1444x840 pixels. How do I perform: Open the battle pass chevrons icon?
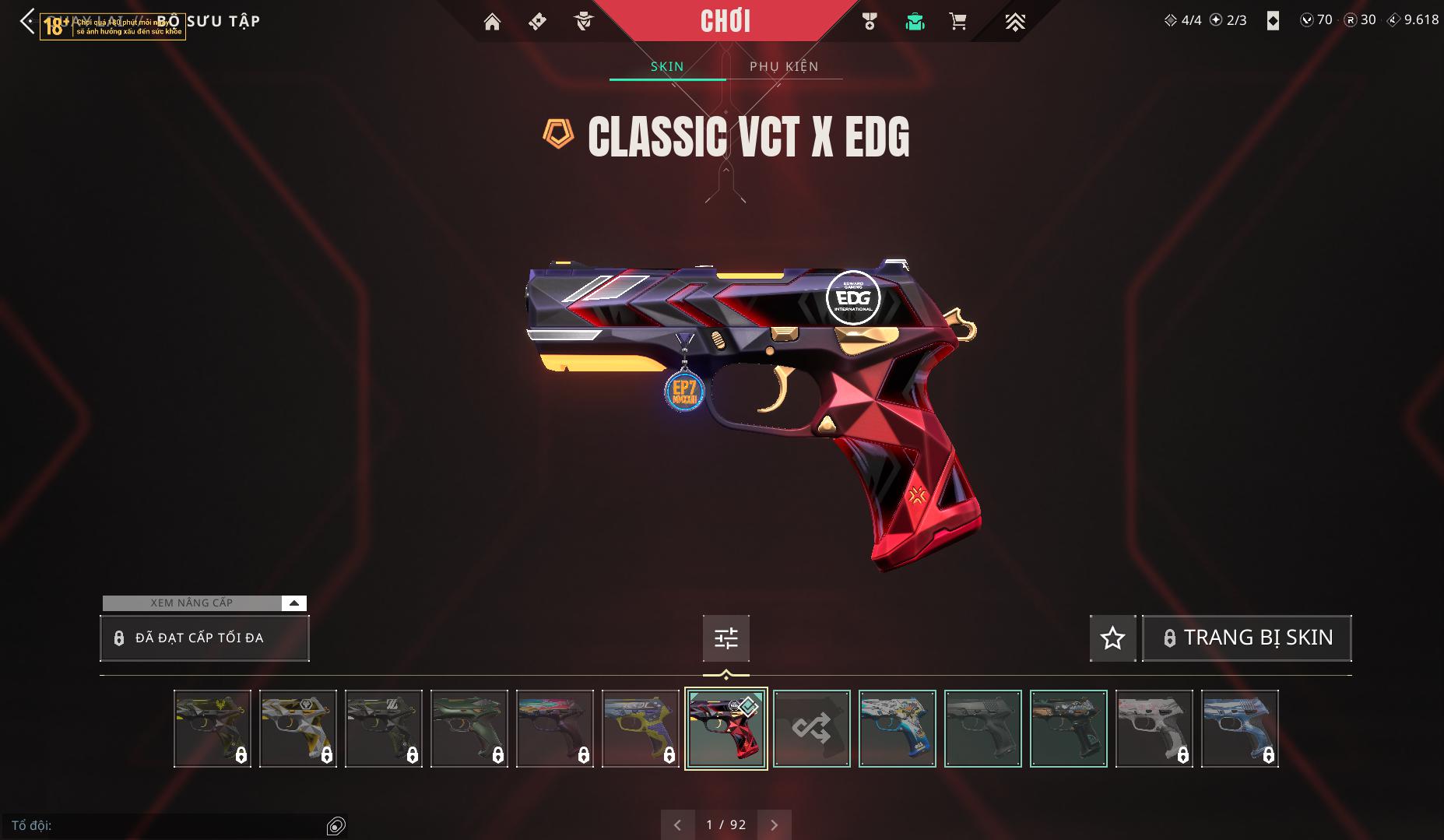1014,22
